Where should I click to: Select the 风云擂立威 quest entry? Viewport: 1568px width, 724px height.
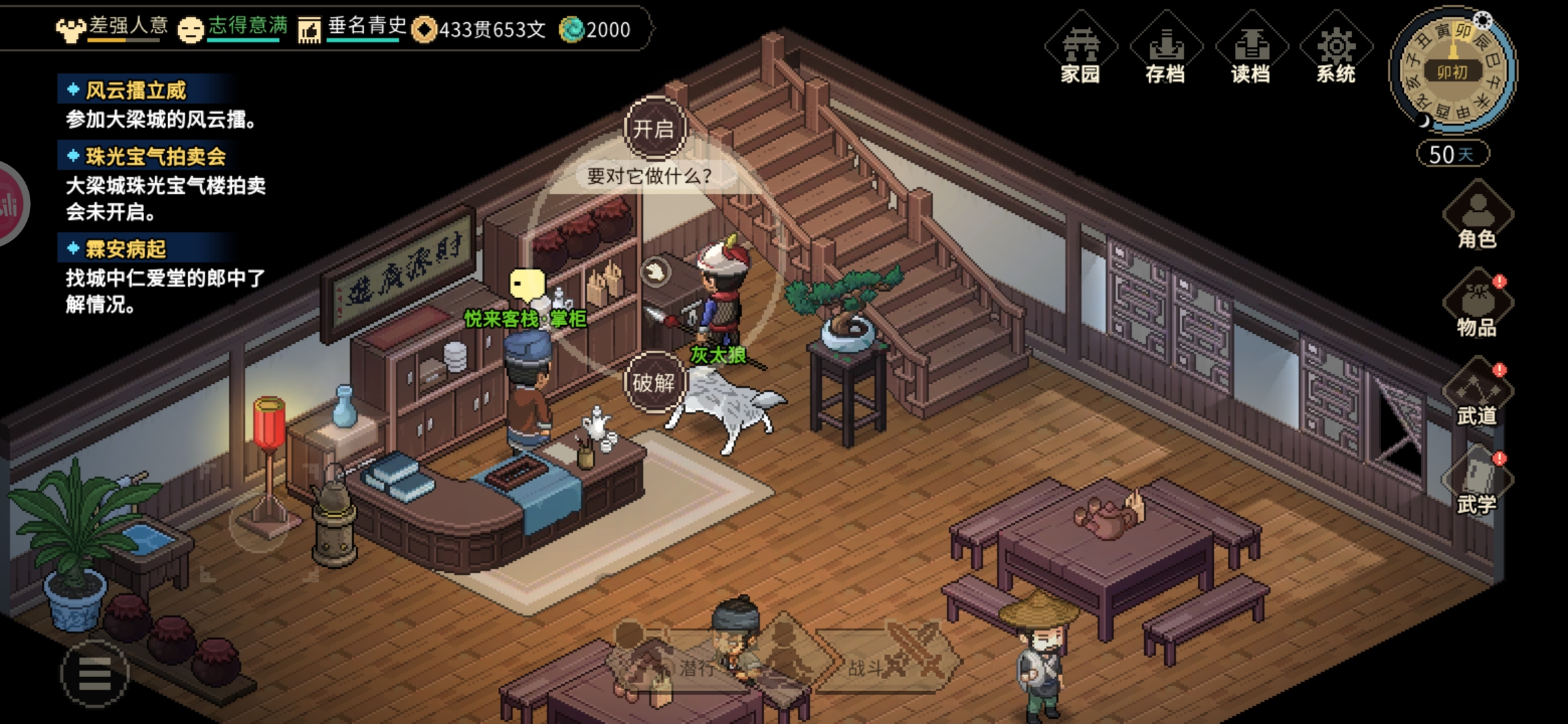click(x=136, y=90)
